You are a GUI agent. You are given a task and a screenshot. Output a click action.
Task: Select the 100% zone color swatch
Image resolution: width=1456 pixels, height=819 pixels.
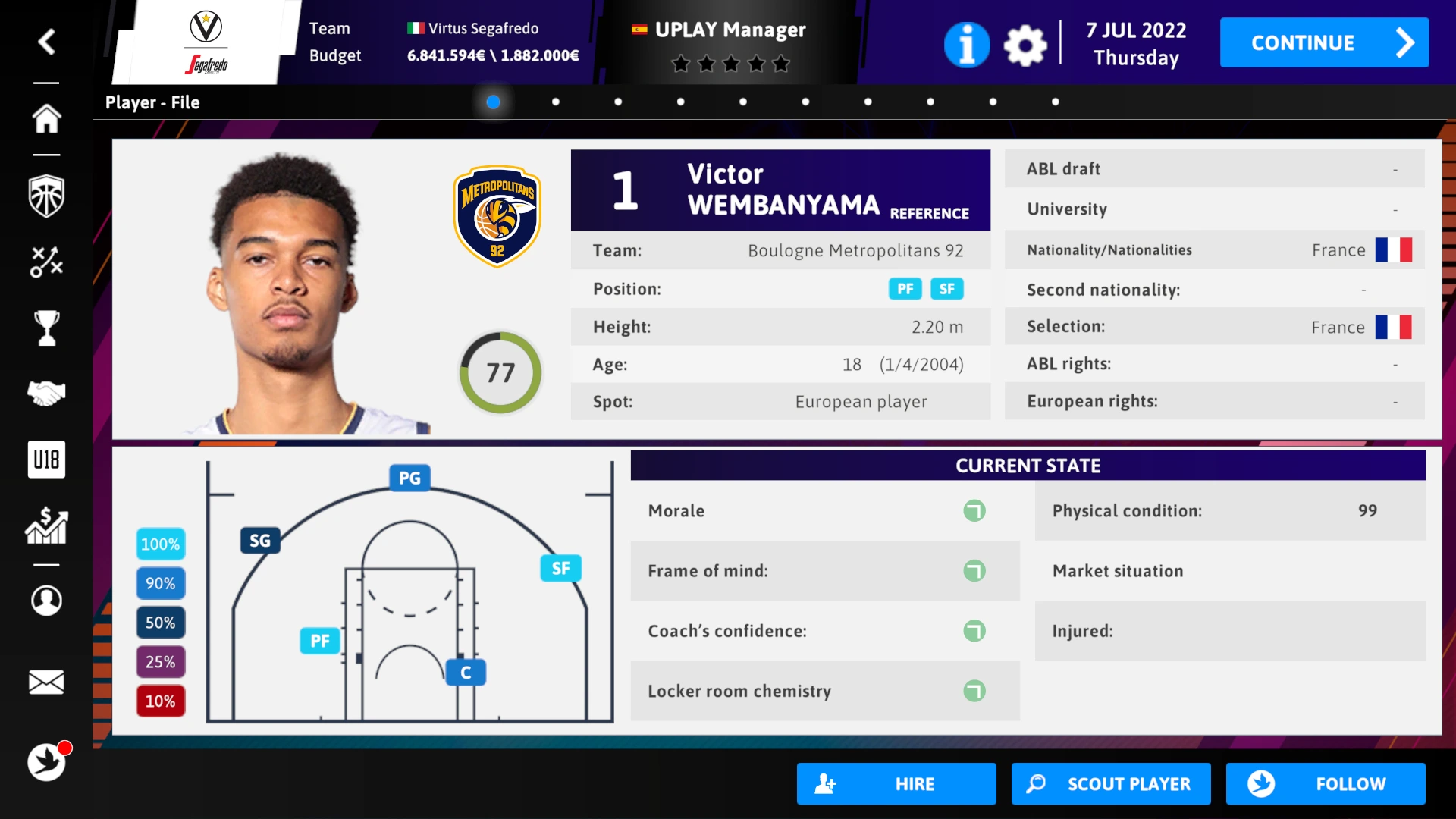(x=160, y=544)
